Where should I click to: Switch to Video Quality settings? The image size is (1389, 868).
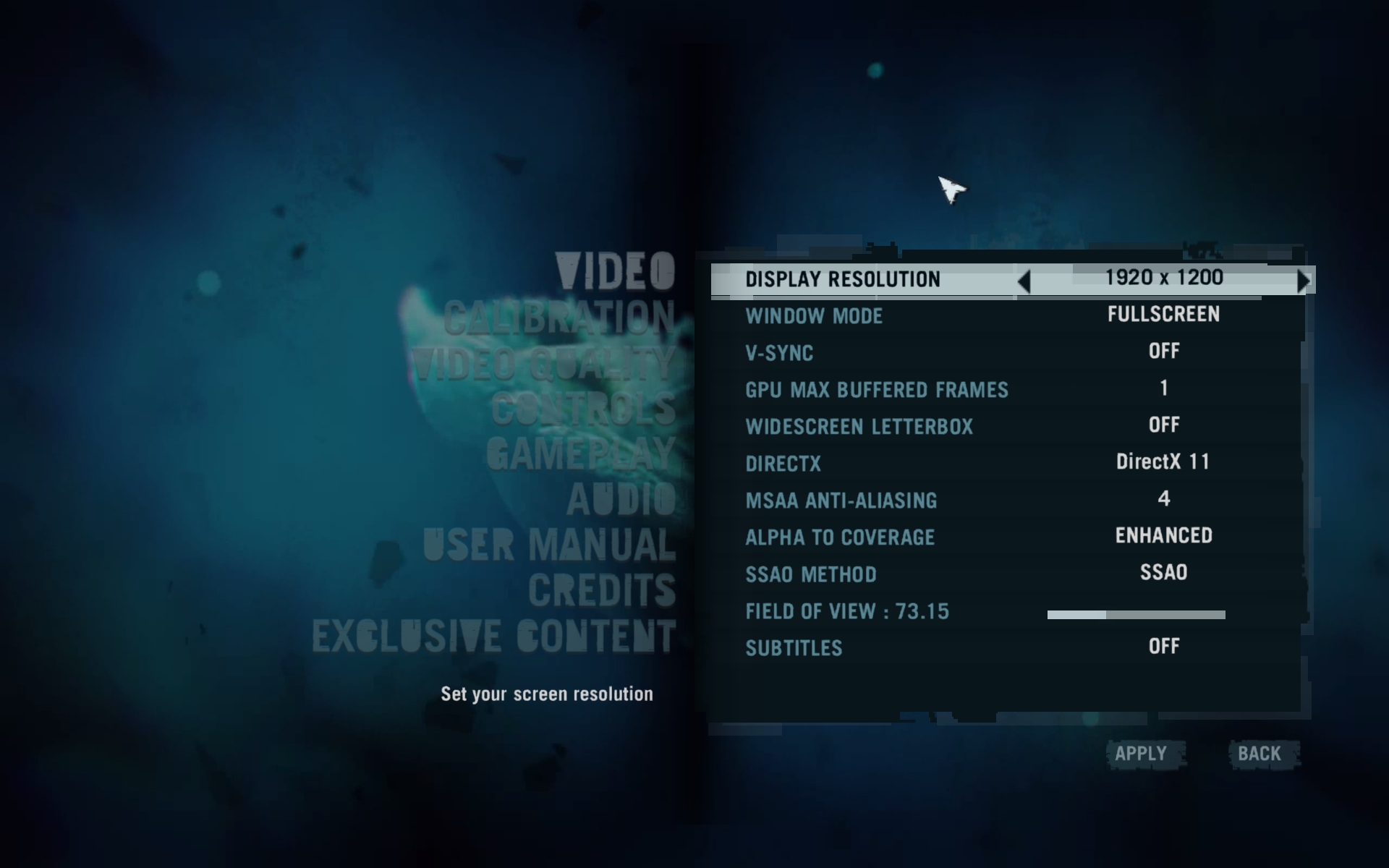(543, 364)
